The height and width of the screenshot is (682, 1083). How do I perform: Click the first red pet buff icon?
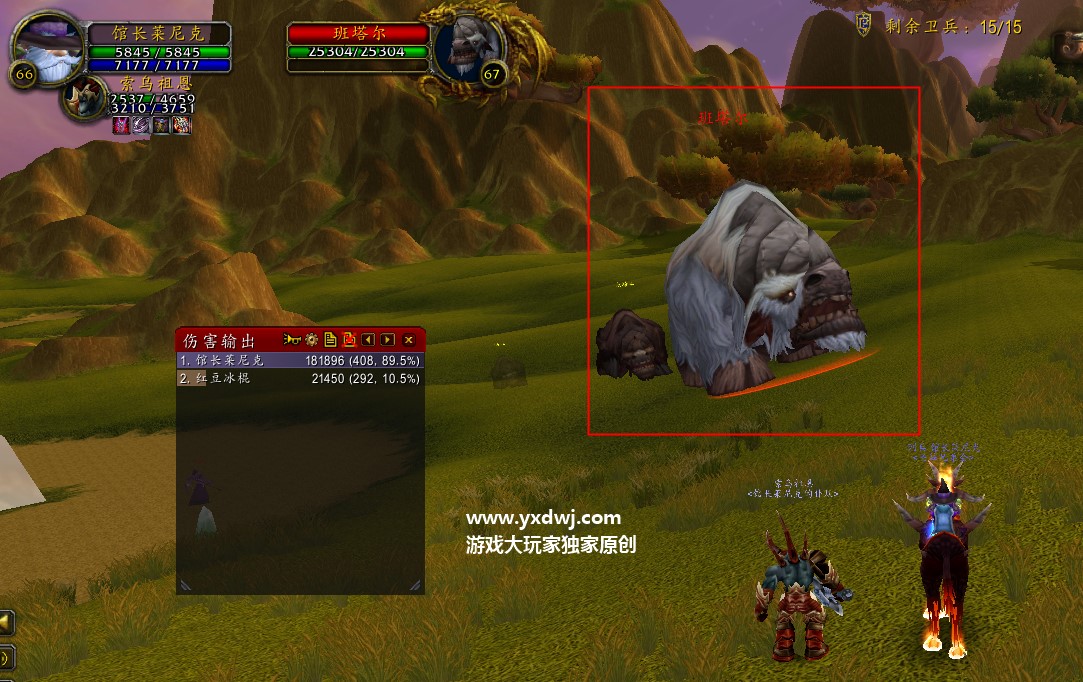[121, 125]
